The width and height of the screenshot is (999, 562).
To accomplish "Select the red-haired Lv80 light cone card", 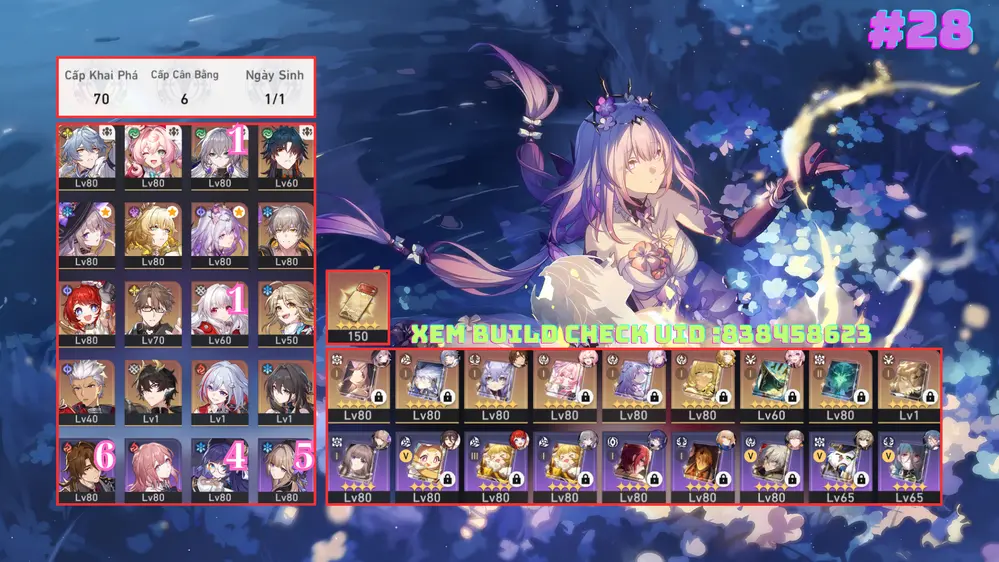I will 633,466.
